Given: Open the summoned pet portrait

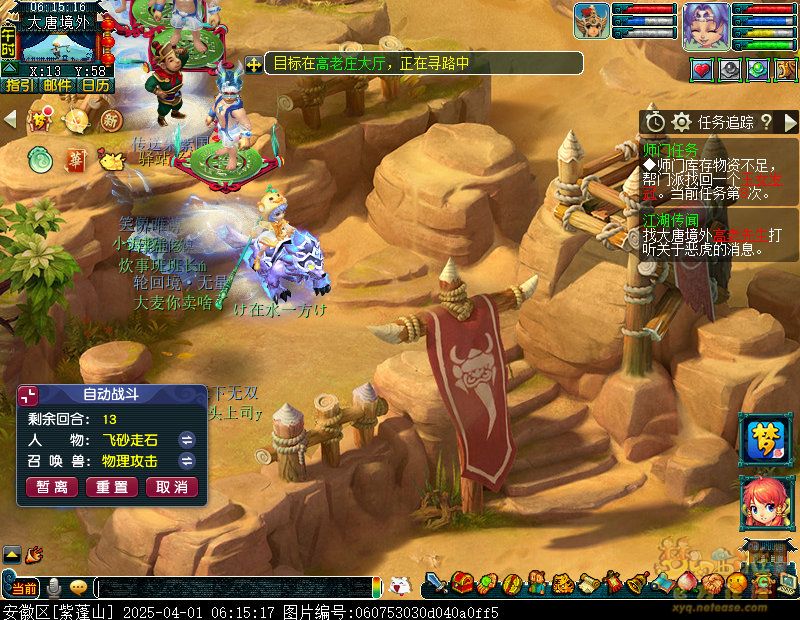Looking at the screenshot, I should click(591, 21).
